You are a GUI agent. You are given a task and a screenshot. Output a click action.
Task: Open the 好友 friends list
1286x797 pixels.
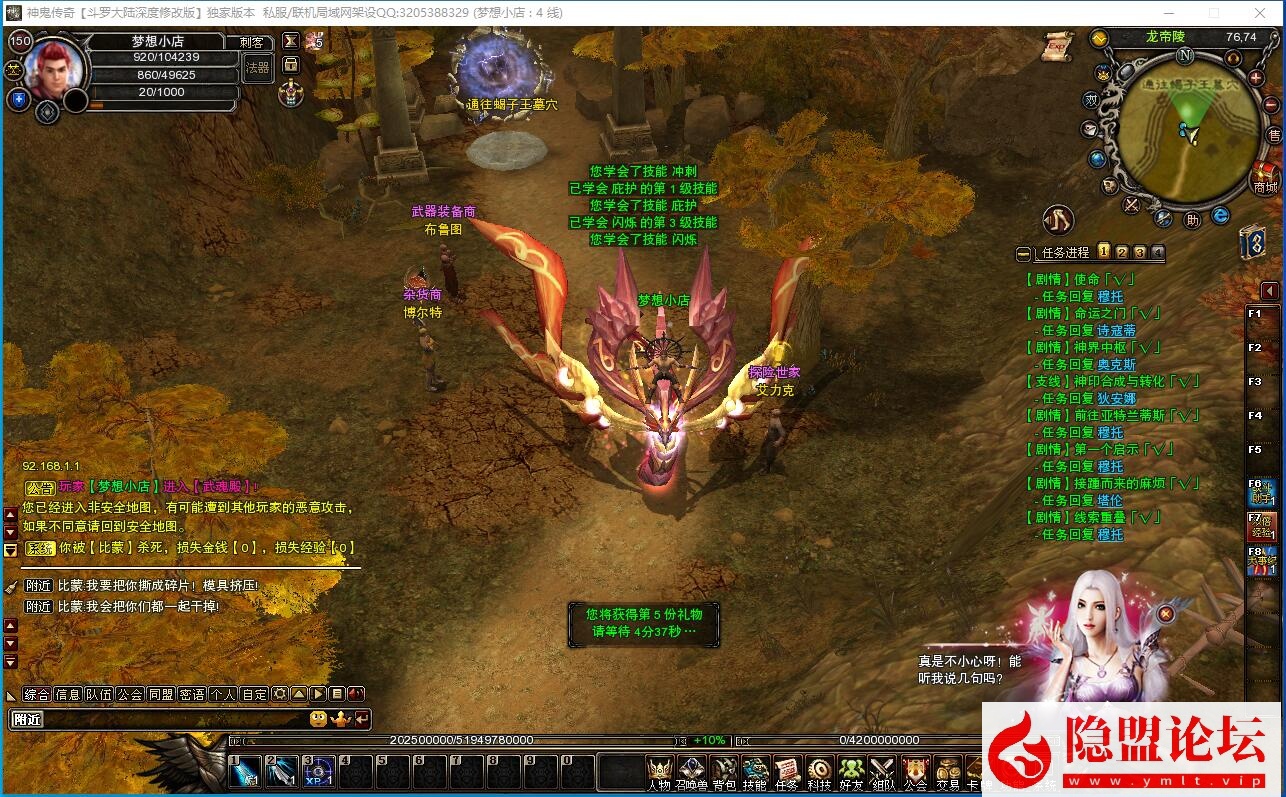851,771
